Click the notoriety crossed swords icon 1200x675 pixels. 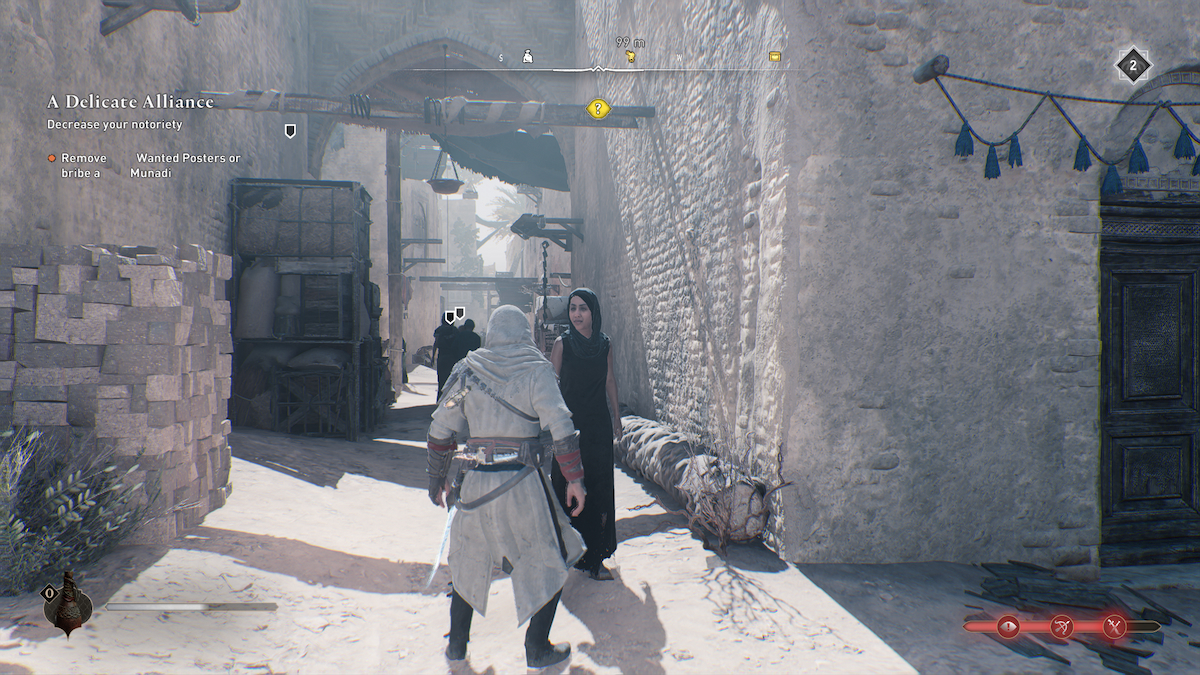click(1115, 627)
